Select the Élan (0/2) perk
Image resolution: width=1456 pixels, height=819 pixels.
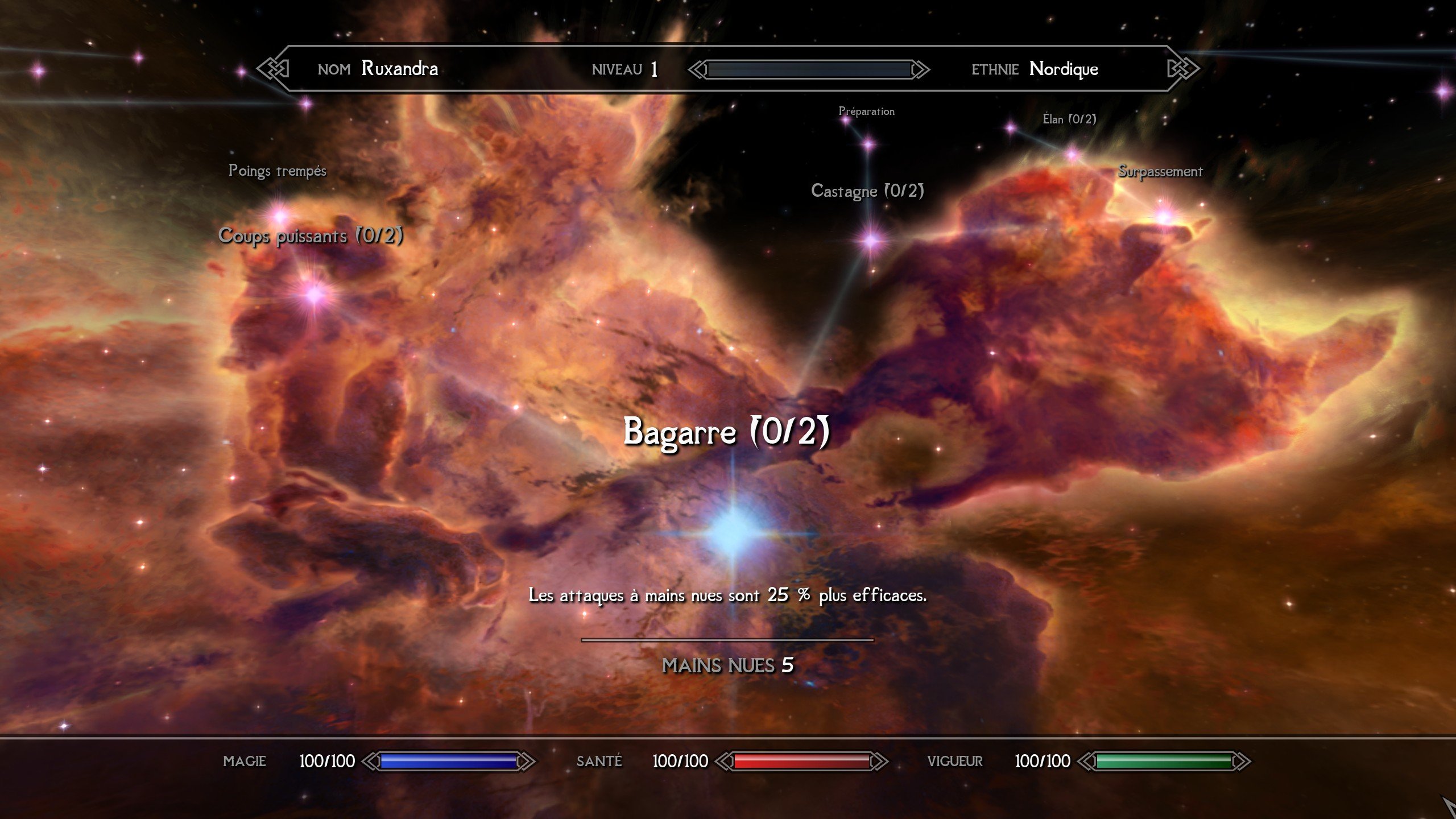1072,154
